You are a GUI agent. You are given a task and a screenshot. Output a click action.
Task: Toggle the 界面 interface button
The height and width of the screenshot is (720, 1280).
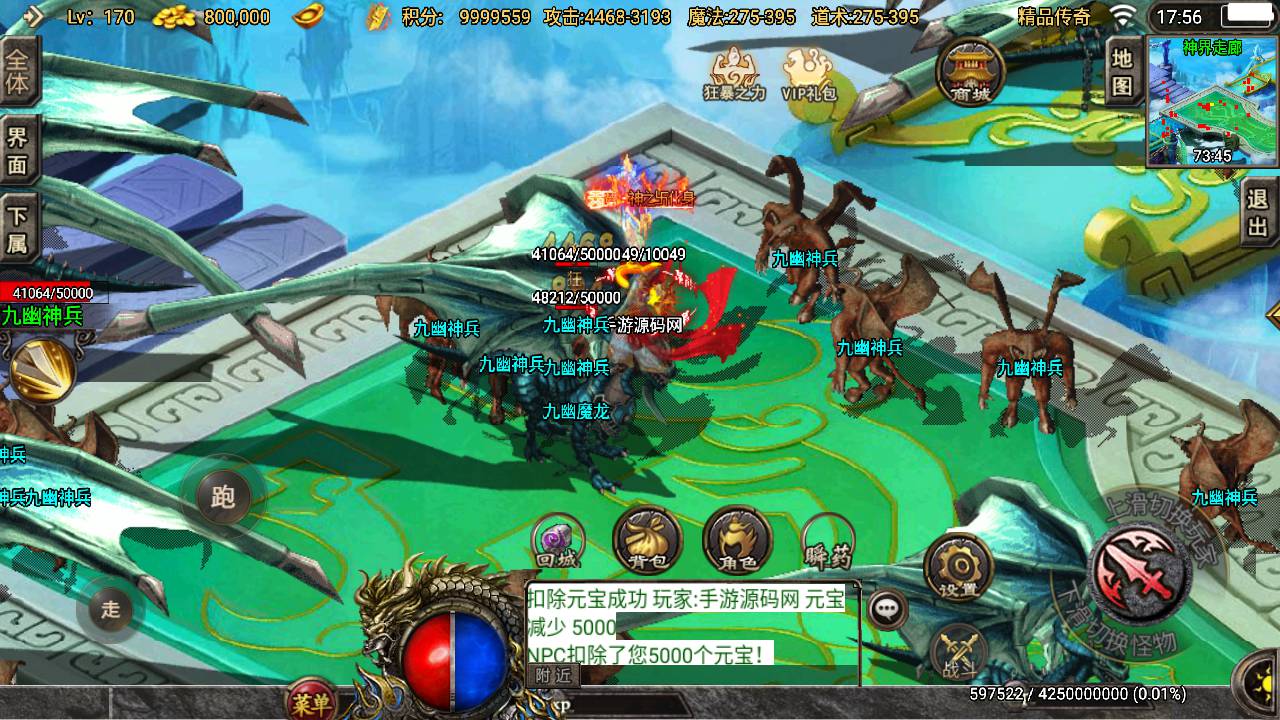coord(19,150)
